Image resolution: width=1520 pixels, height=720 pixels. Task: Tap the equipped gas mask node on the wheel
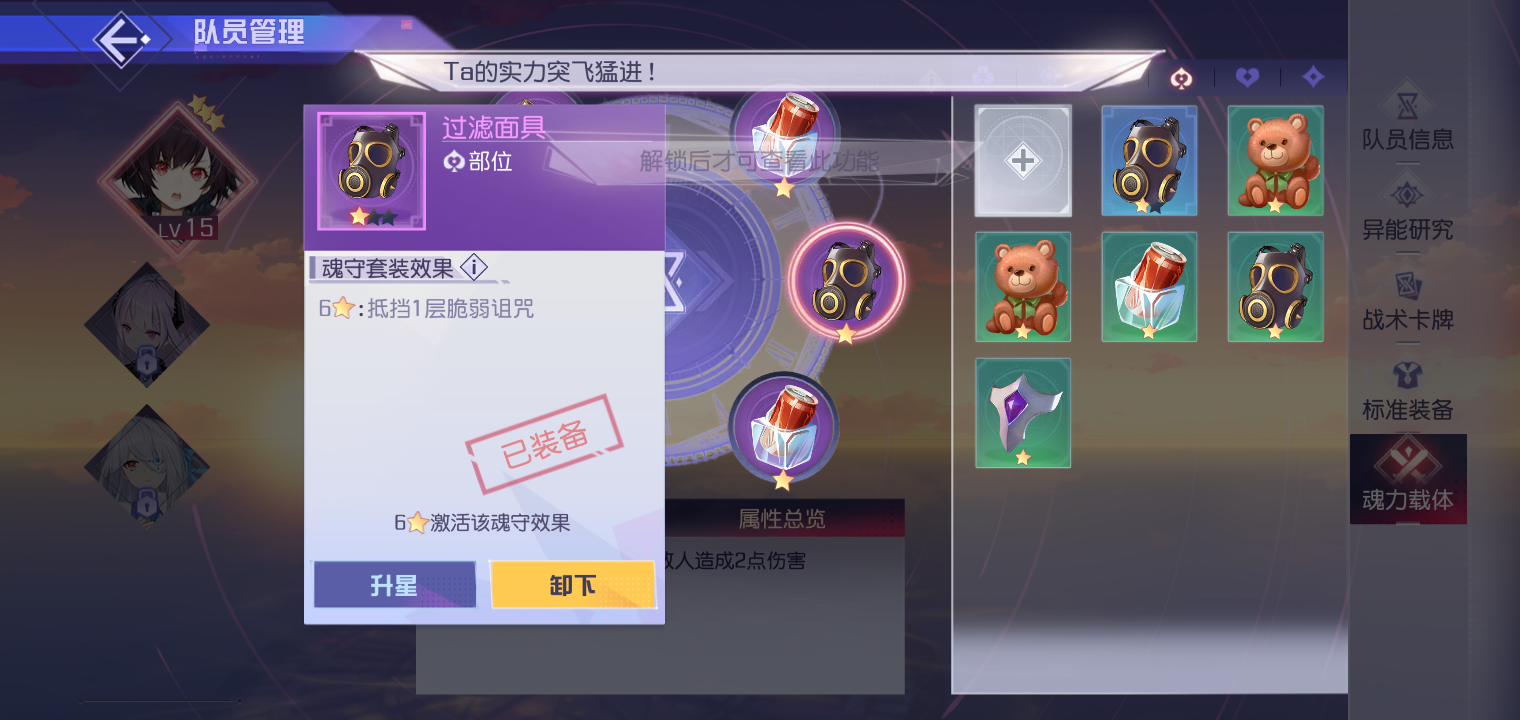[847, 280]
